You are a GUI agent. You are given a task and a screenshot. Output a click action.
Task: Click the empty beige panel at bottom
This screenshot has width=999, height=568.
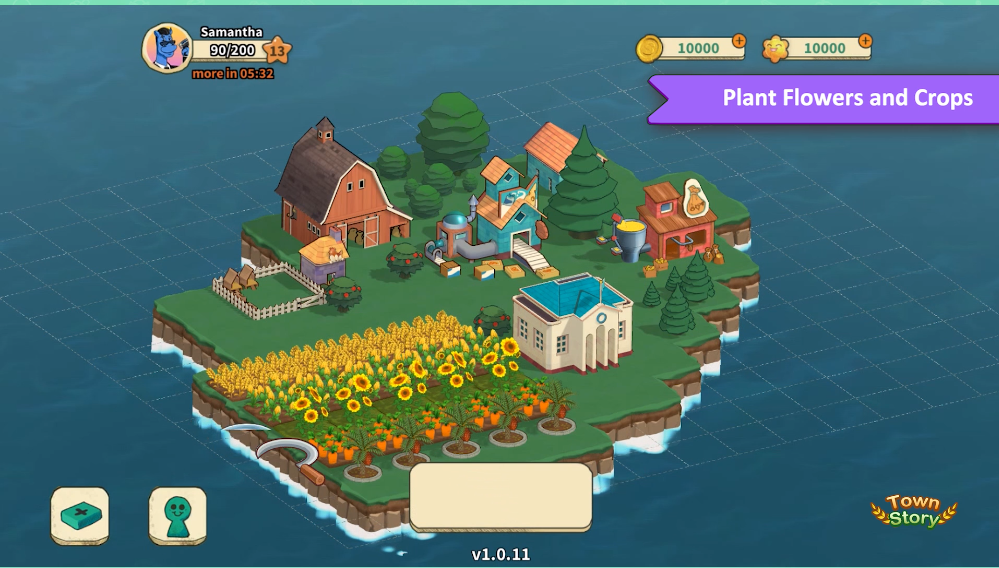click(501, 497)
